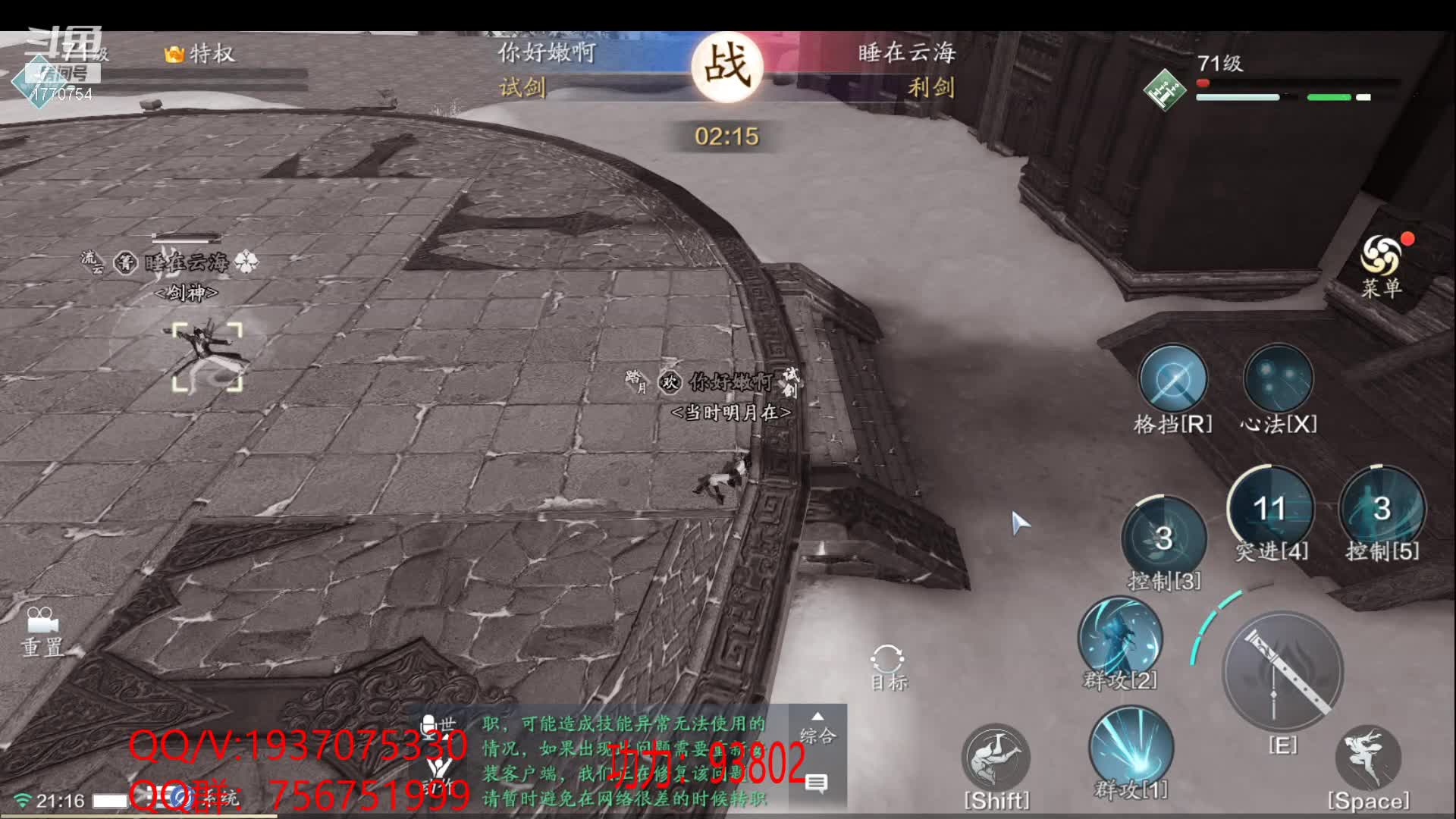This screenshot has height=819, width=1456.
Task: Strike with the flute basic attack button
Action: click(x=1283, y=672)
